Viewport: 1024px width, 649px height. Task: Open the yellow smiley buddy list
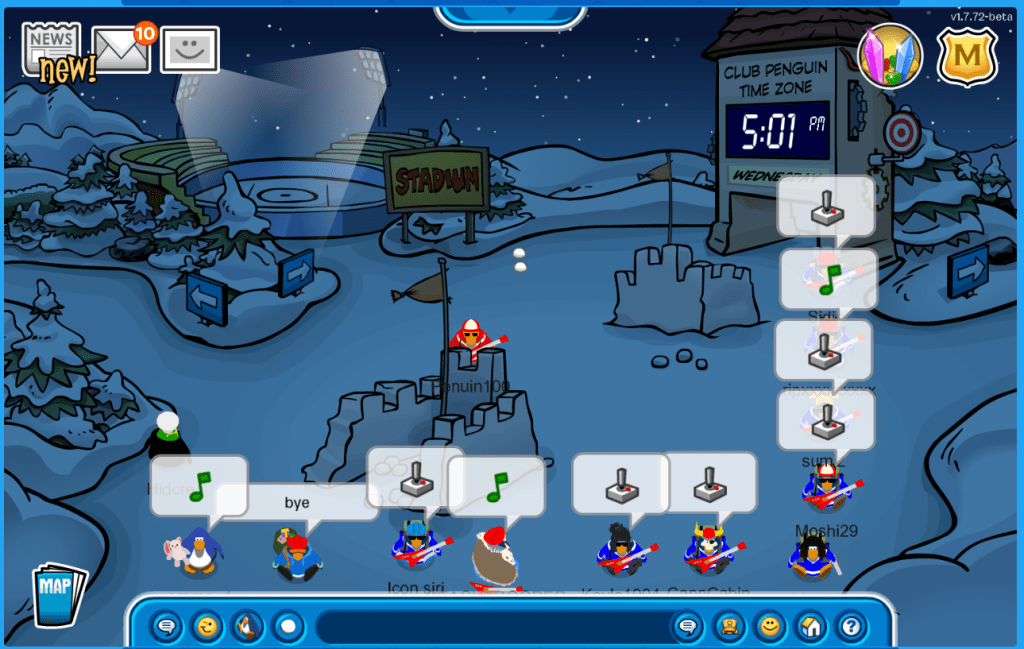770,627
